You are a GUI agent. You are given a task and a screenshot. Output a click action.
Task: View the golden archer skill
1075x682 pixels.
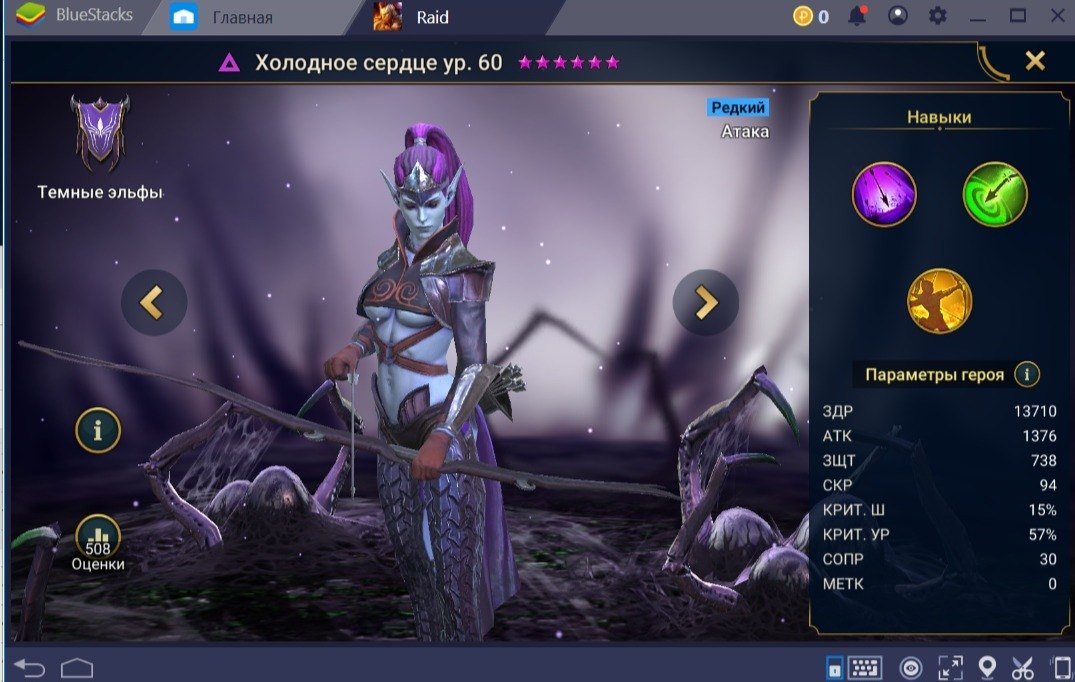click(x=939, y=301)
